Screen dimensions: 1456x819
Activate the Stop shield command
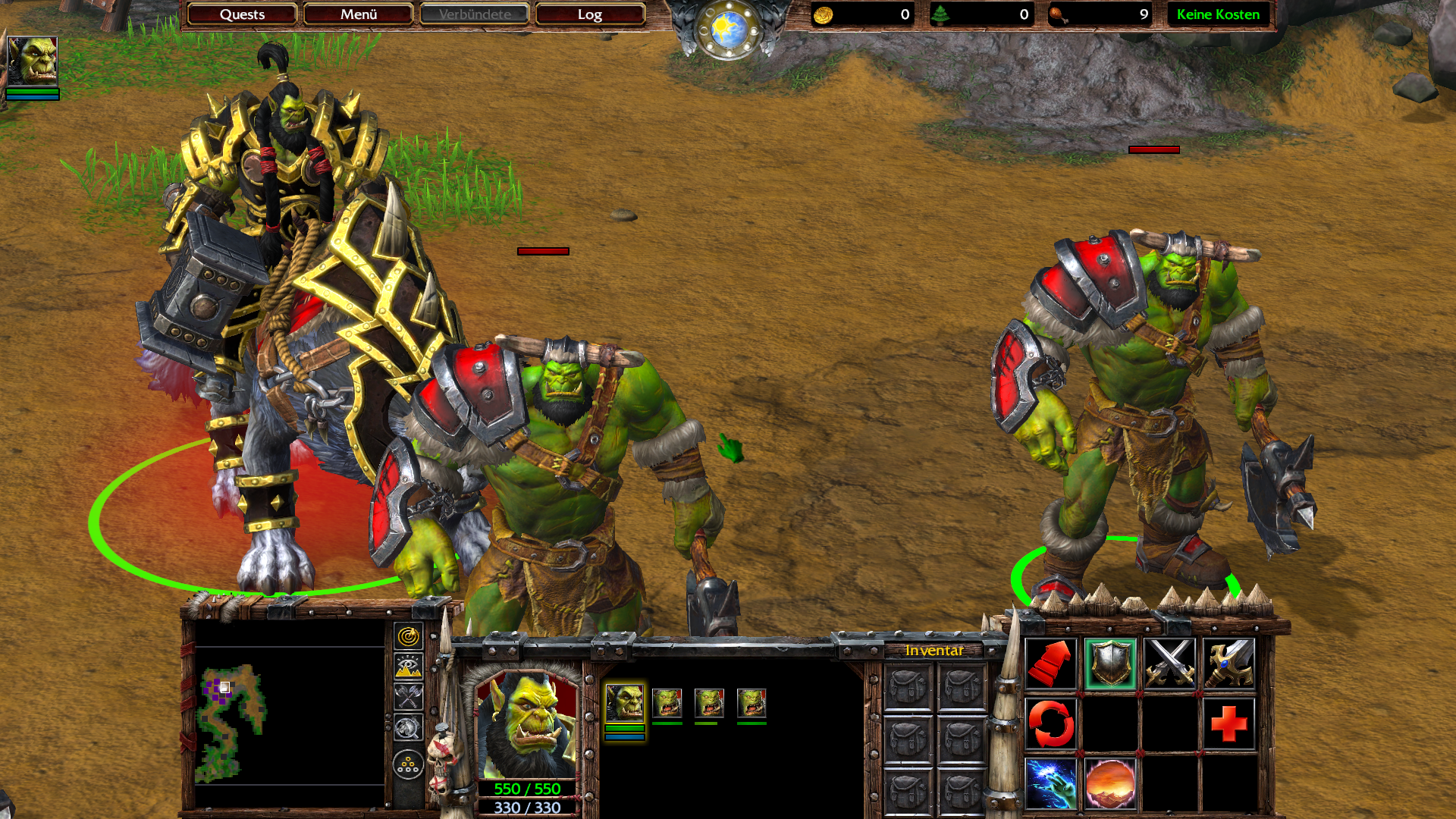tap(1109, 664)
